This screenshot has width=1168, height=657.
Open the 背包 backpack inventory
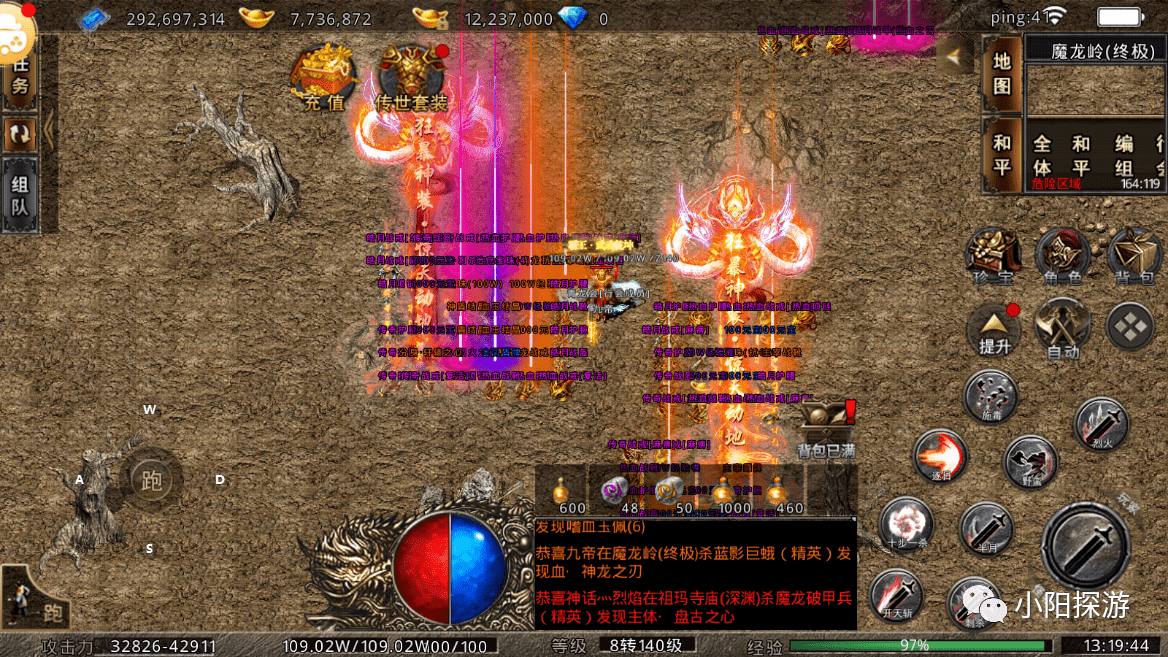point(1133,255)
